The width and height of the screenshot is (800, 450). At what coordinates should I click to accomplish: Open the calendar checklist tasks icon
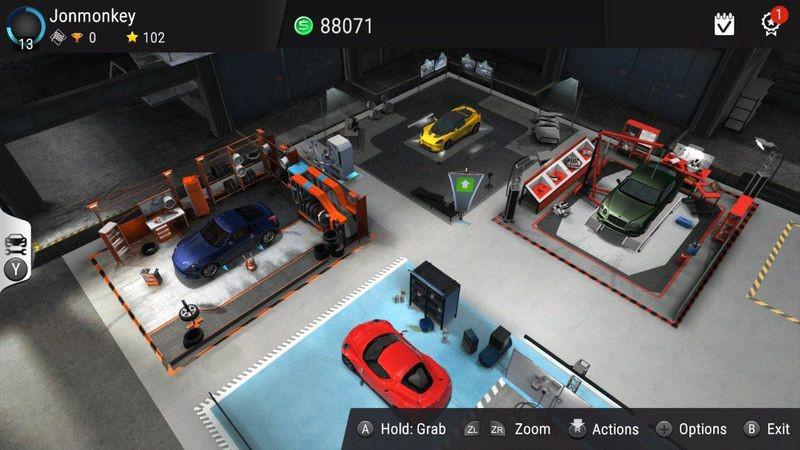tap(724, 24)
